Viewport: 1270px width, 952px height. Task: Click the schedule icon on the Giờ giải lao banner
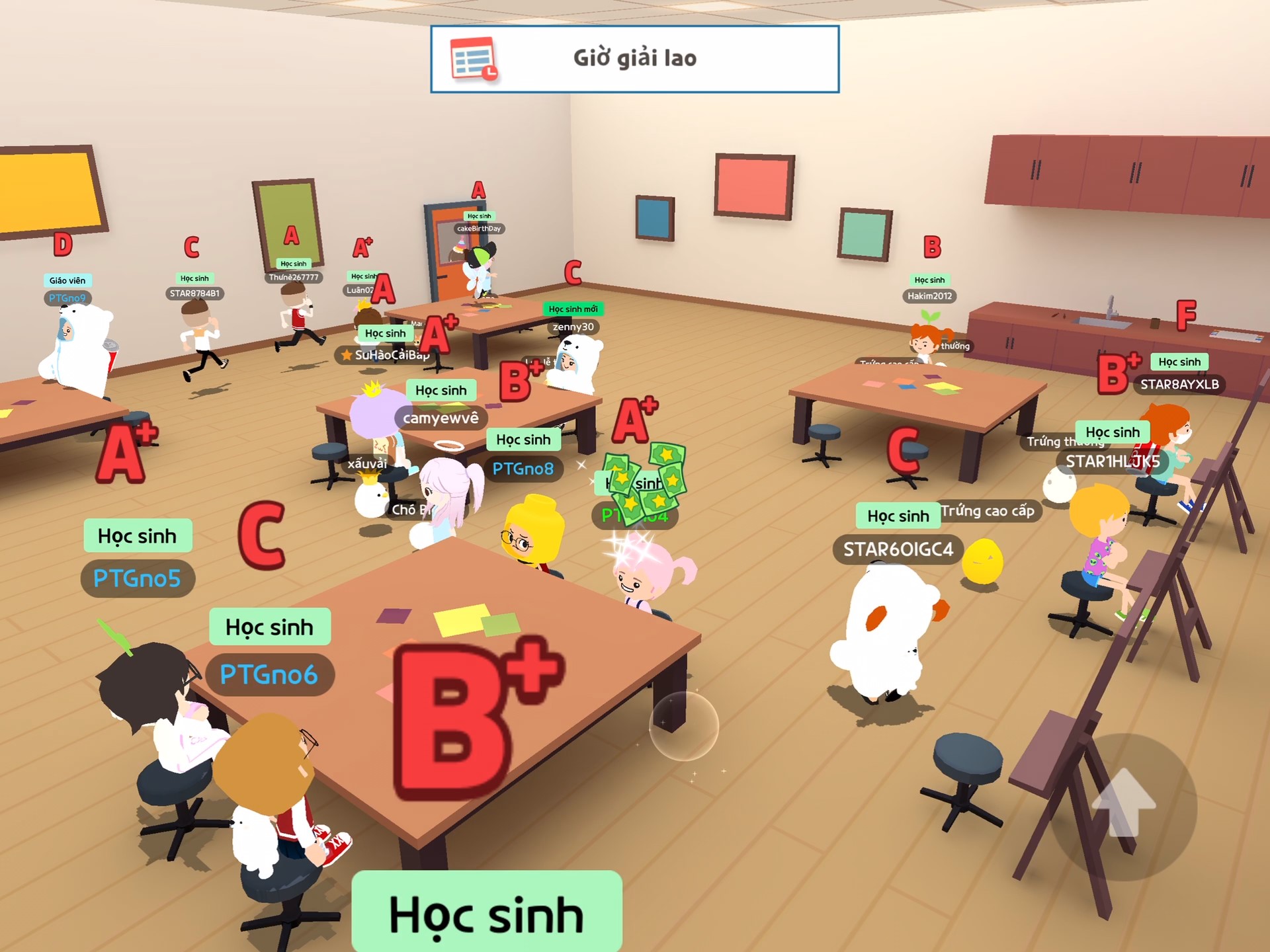click(474, 59)
